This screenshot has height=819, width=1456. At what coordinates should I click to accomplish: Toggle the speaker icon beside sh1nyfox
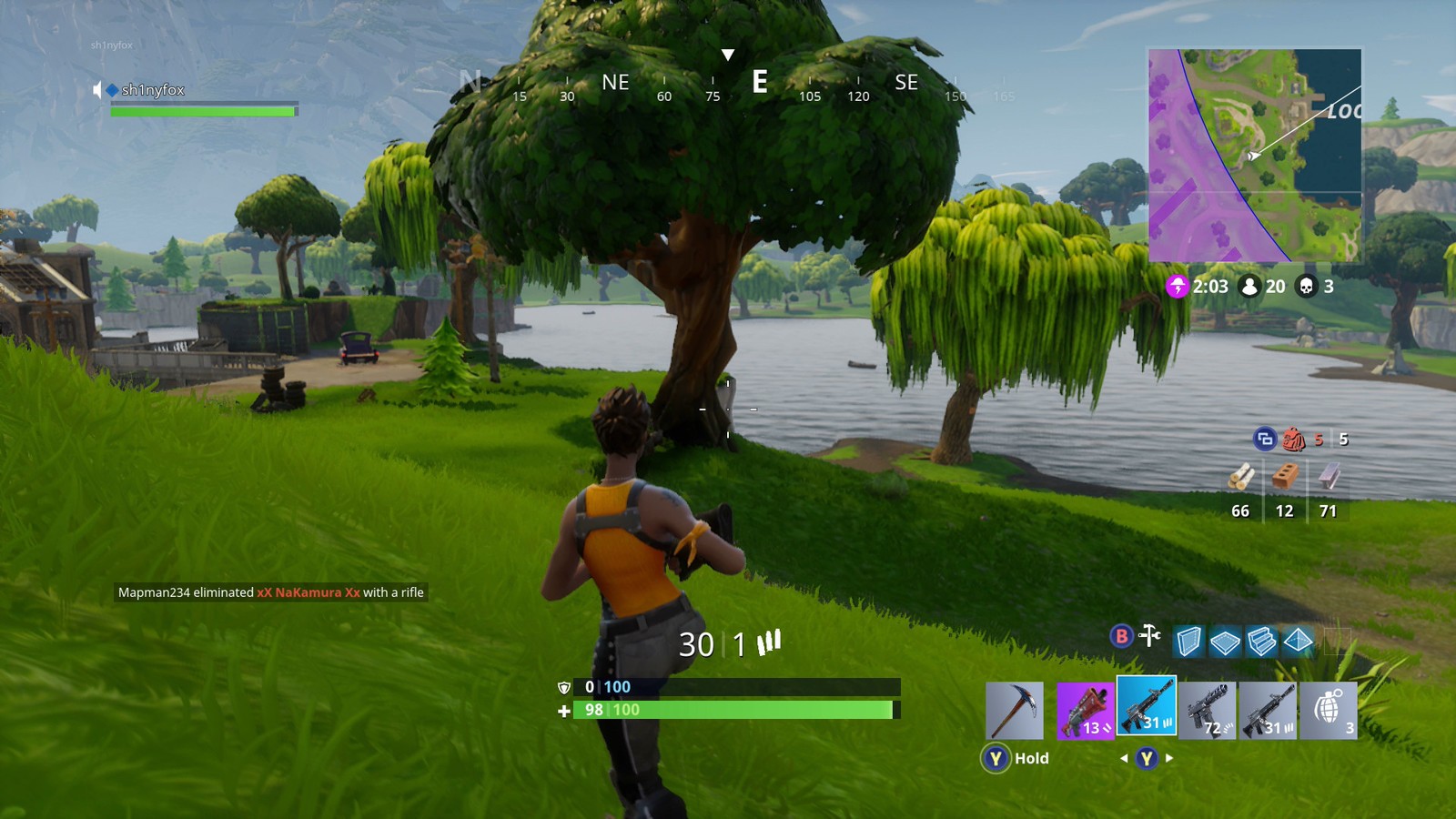click(x=96, y=89)
